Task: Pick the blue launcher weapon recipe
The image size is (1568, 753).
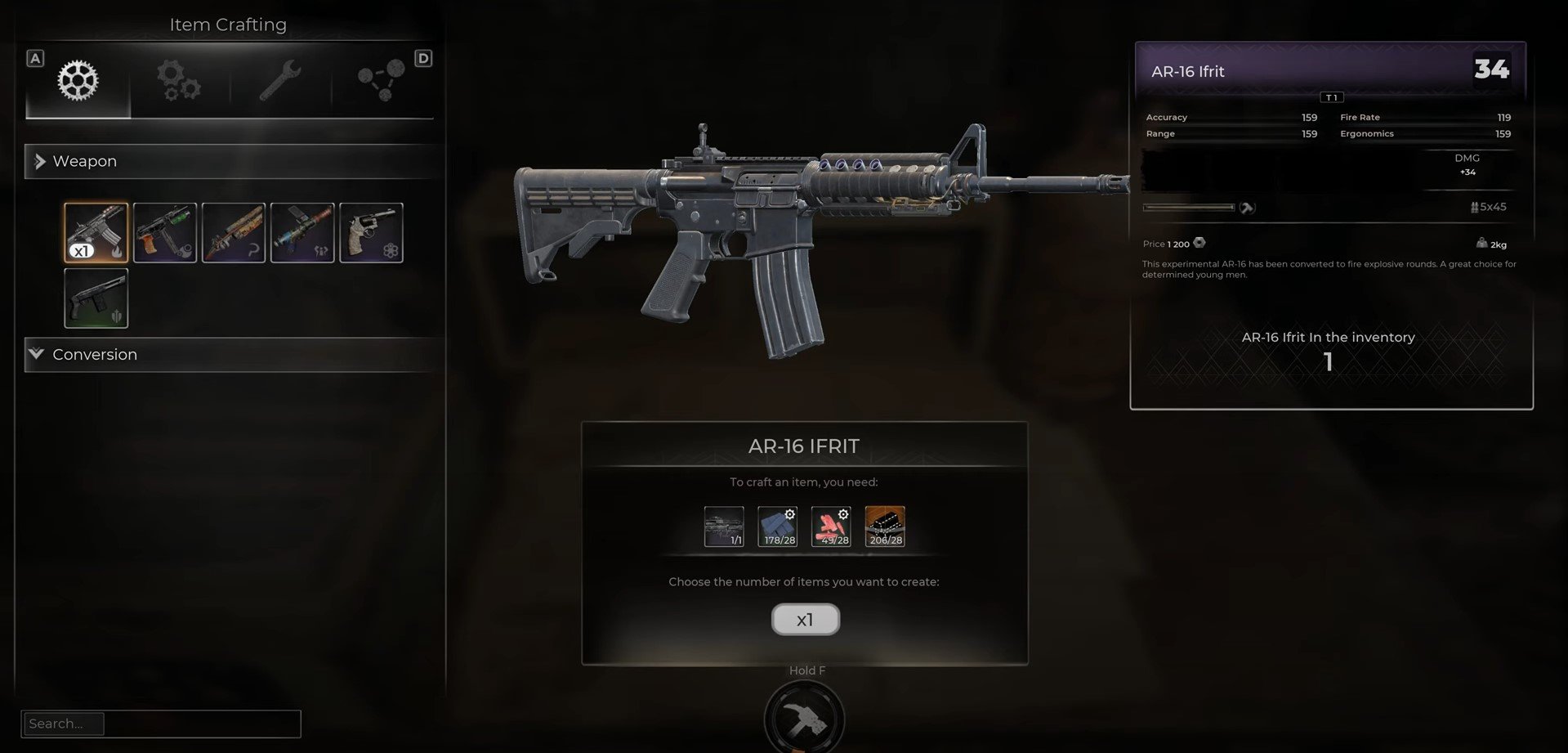Action: [x=302, y=233]
